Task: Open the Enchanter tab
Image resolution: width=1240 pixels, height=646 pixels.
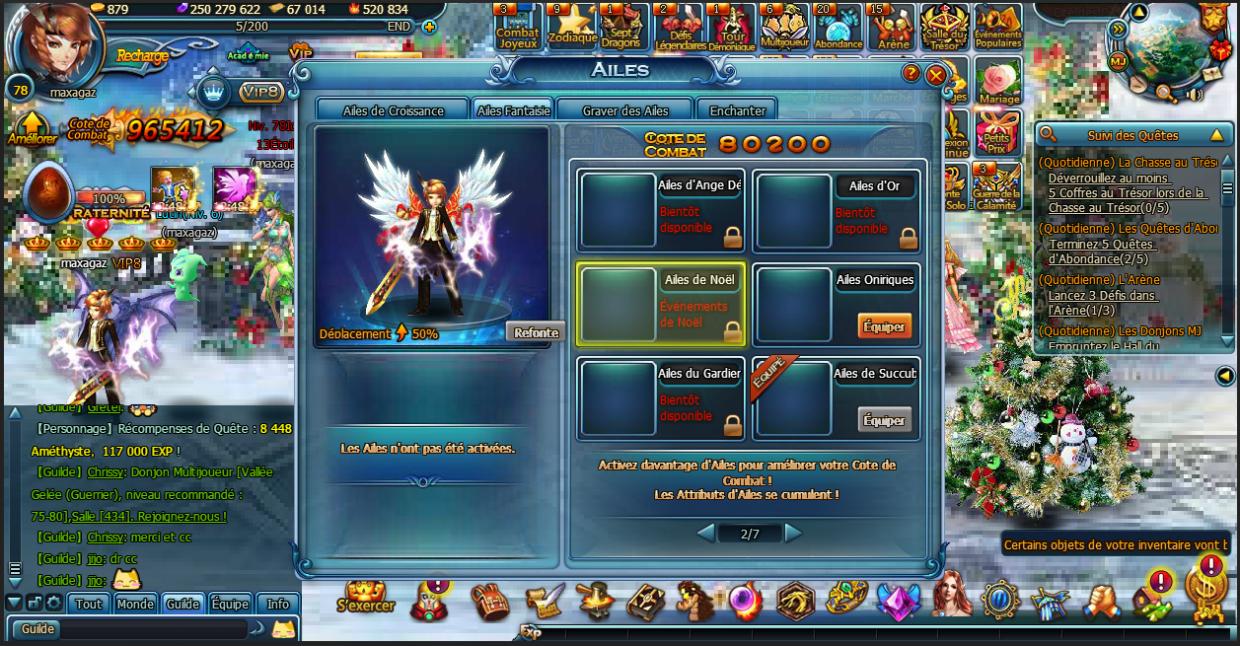Action: point(737,111)
